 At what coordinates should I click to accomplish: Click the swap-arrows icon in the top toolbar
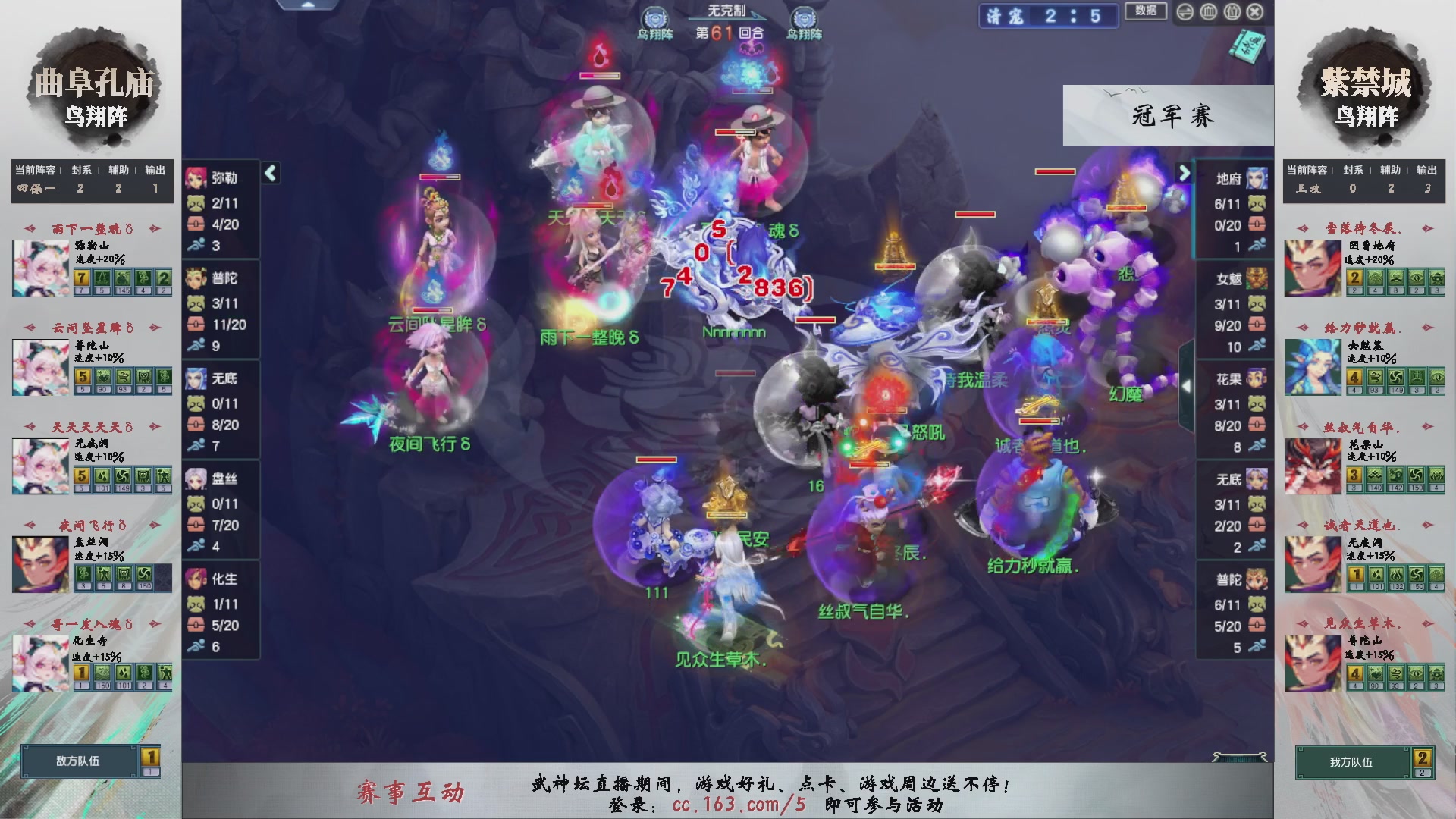click(x=1184, y=12)
